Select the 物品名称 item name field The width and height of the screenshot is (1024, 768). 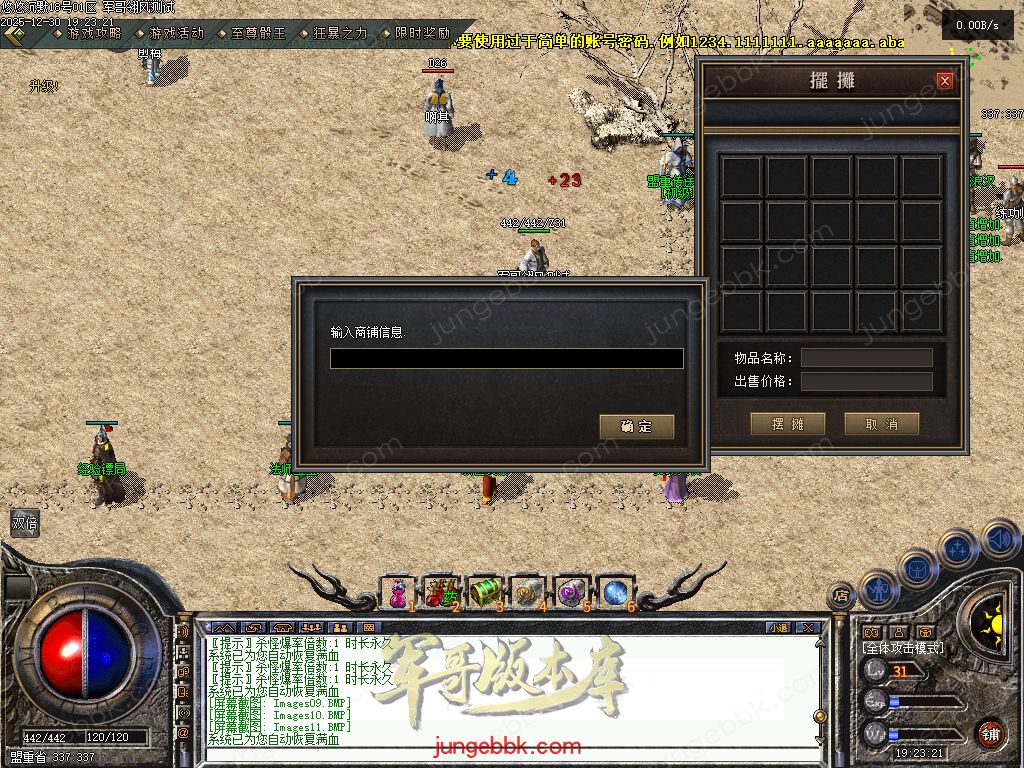(x=866, y=358)
